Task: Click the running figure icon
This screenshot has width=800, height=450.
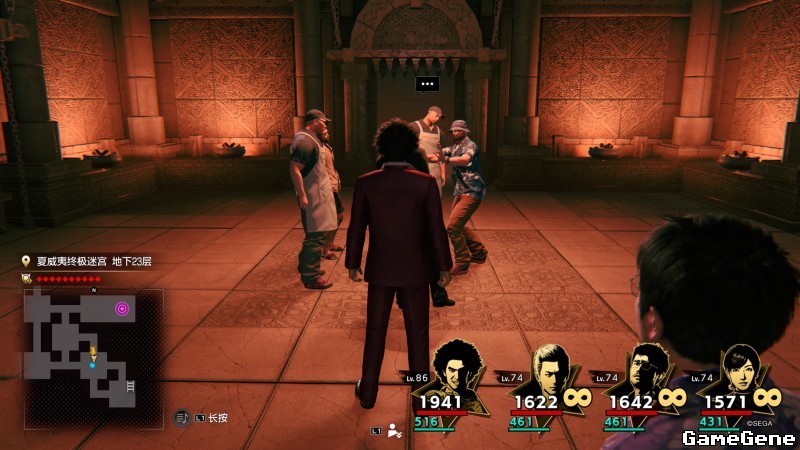Action: point(395,432)
